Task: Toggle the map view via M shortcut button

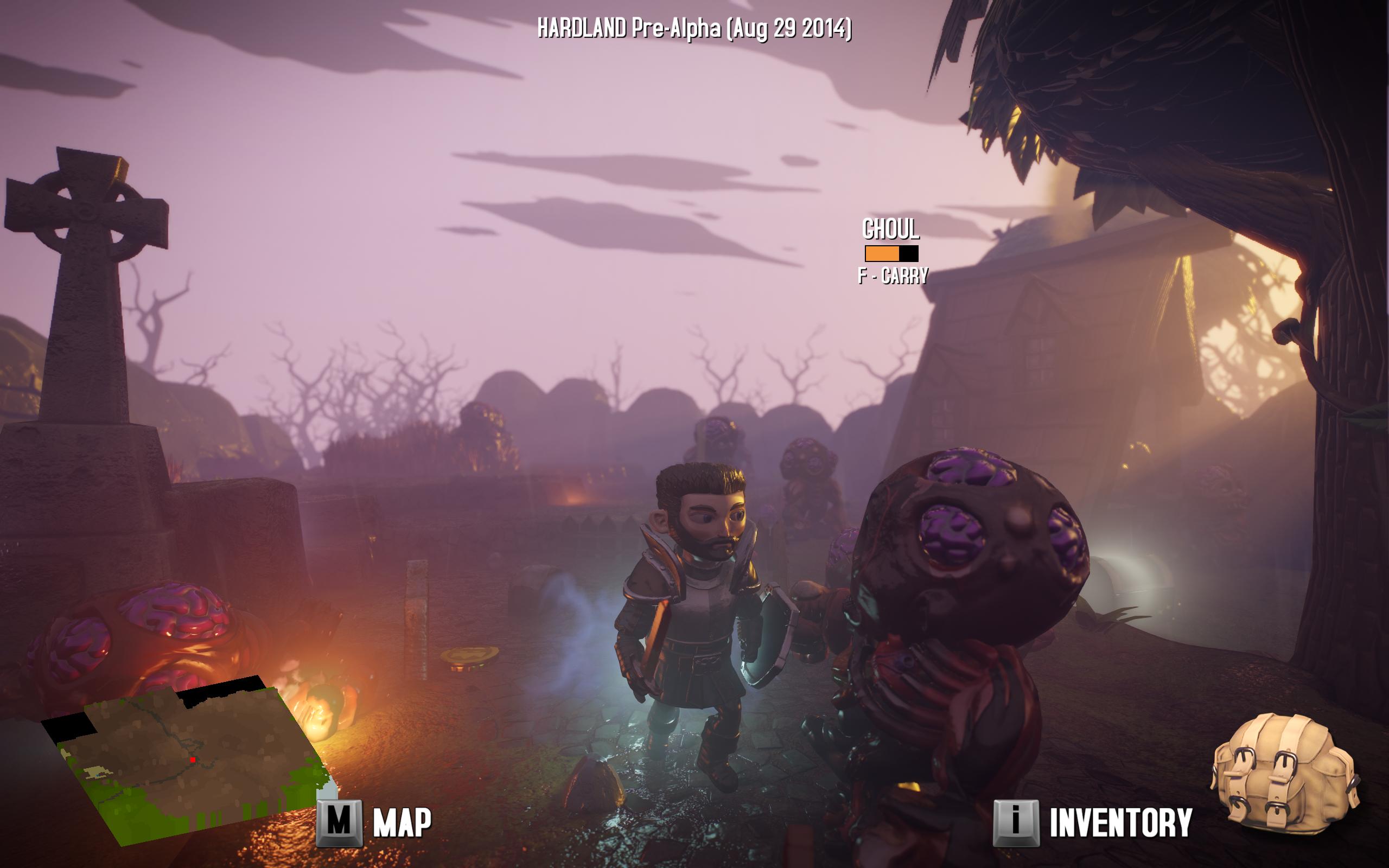Action: [x=340, y=821]
